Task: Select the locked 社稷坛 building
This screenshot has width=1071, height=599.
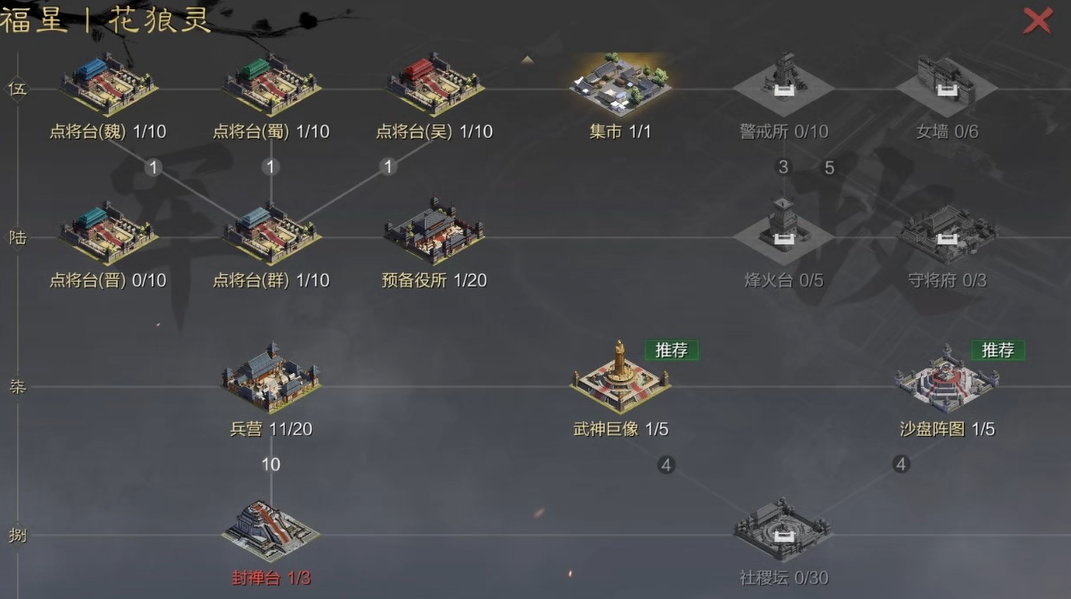Action: coord(783,529)
